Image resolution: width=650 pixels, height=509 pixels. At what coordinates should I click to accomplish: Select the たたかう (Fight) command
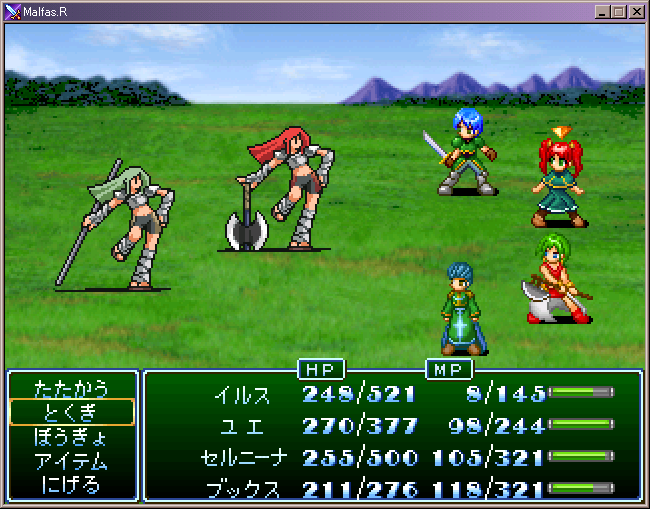(x=71, y=388)
